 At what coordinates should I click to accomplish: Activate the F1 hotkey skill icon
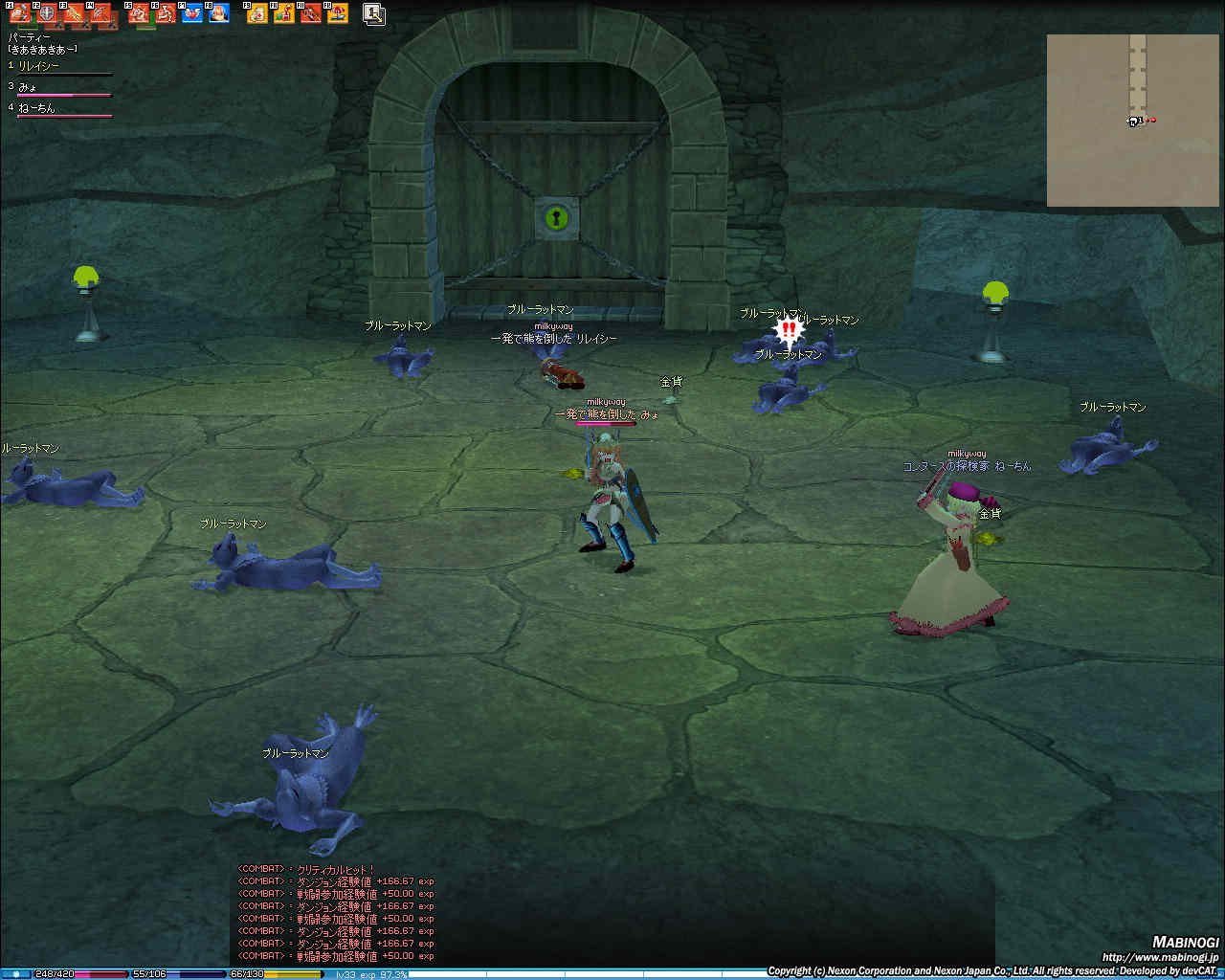point(20,13)
